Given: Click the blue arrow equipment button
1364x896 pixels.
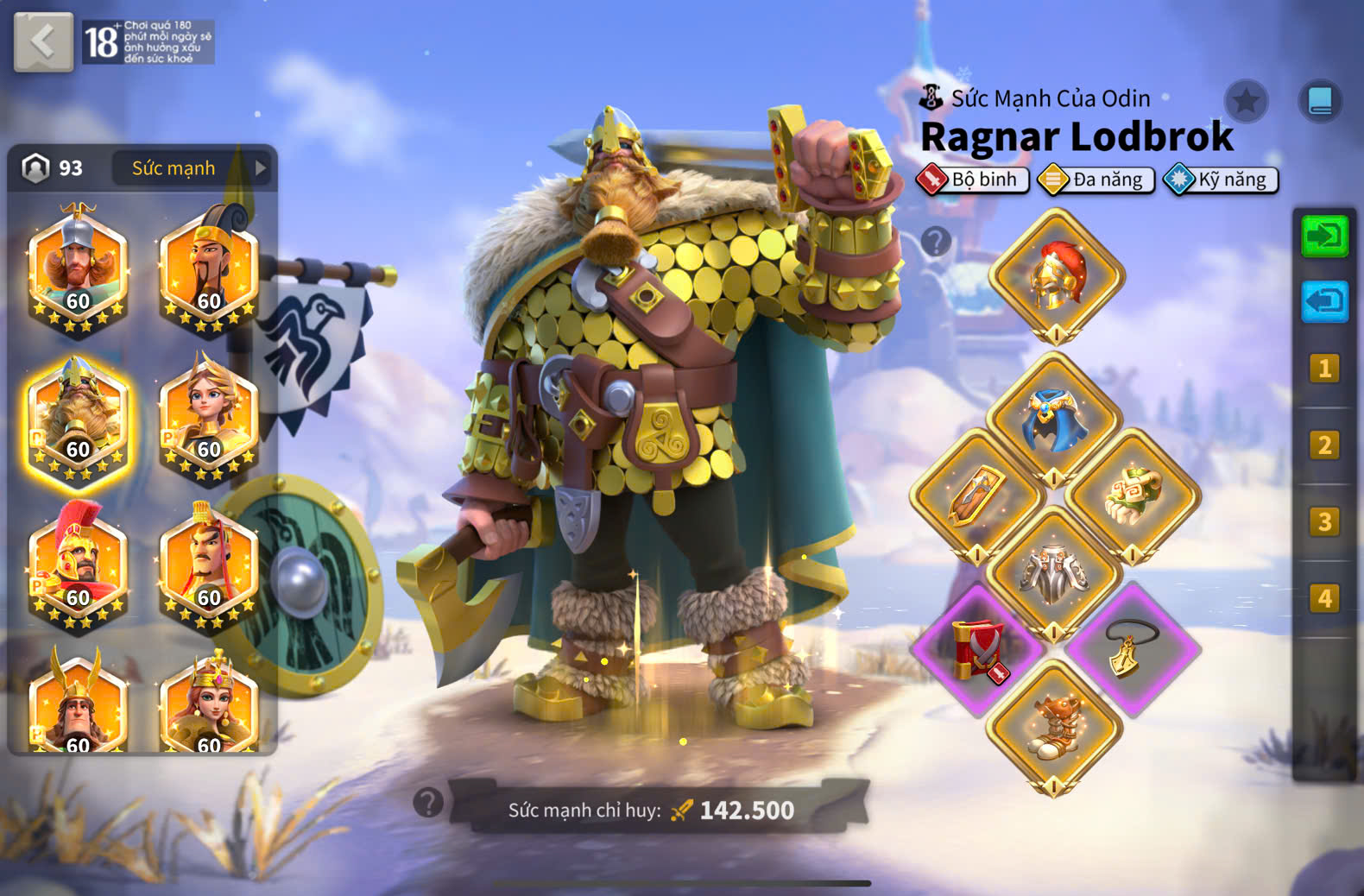Looking at the screenshot, I should (x=1324, y=301).
